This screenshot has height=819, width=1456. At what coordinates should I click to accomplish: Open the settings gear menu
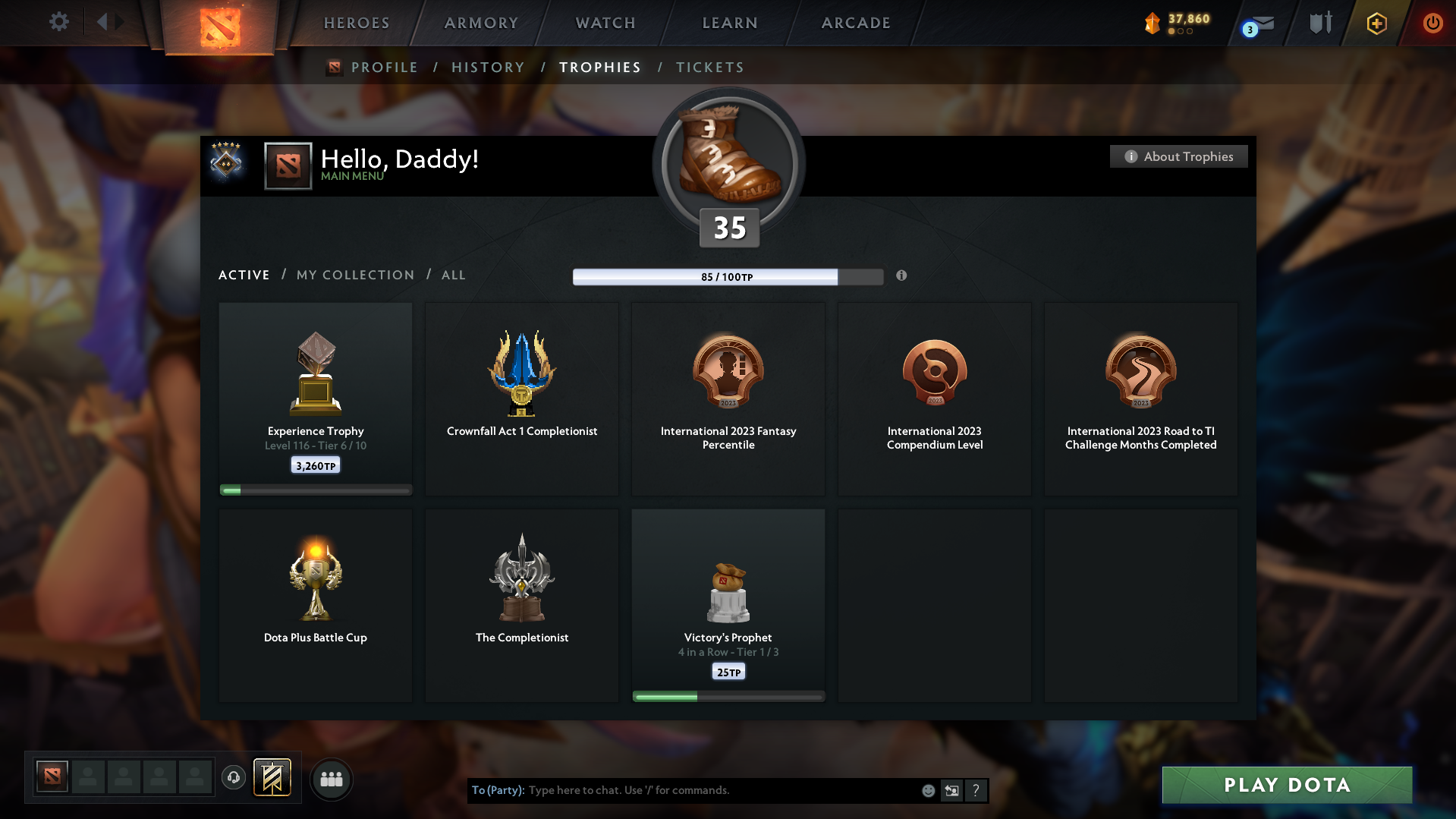click(x=58, y=22)
